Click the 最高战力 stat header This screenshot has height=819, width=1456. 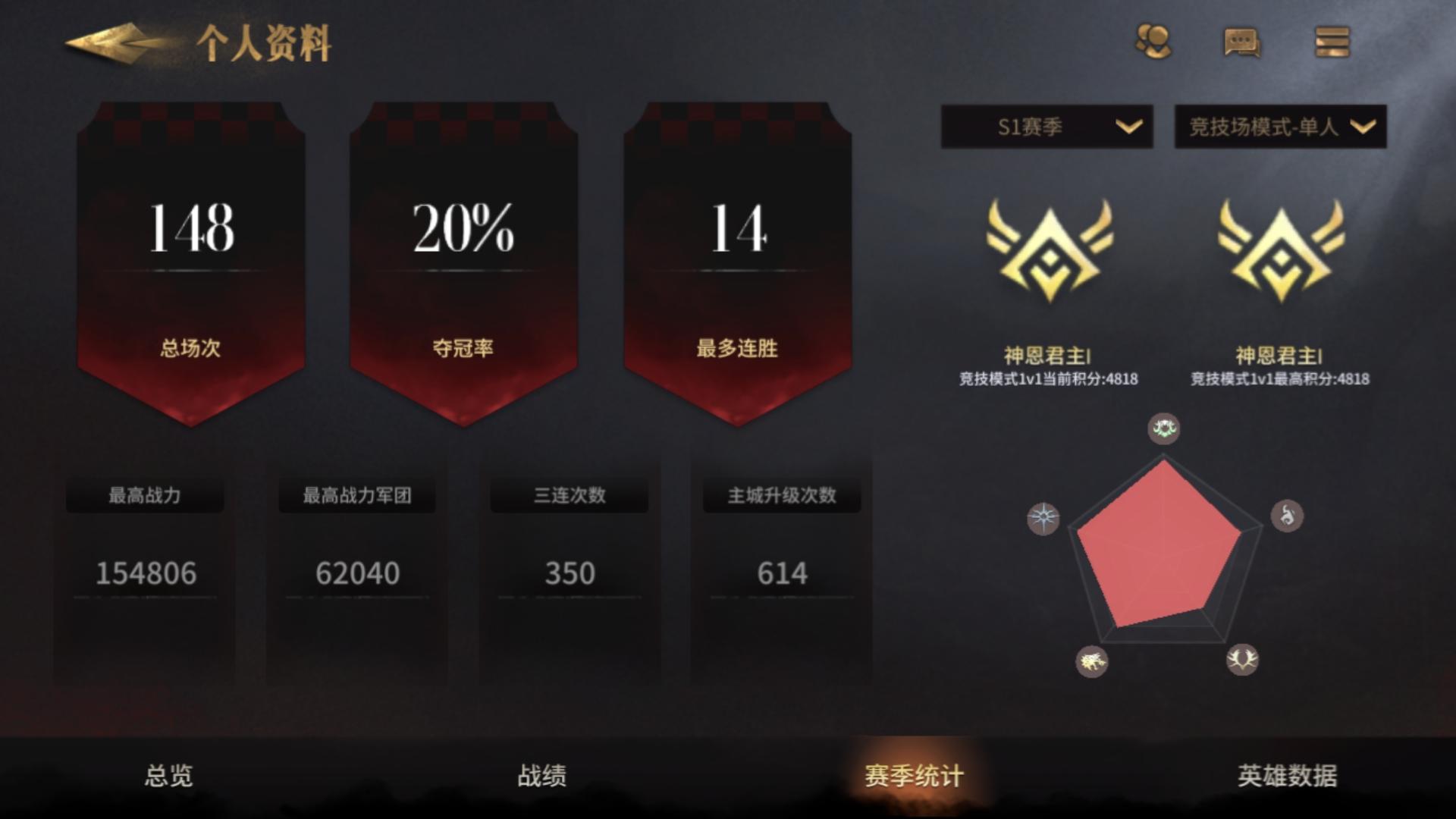pyautogui.click(x=145, y=494)
